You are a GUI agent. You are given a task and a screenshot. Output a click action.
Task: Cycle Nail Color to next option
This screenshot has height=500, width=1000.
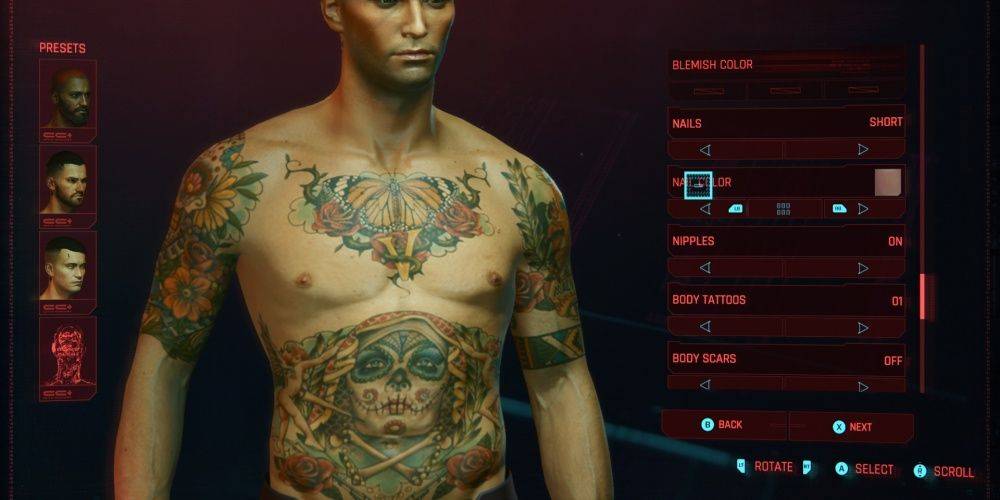click(863, 209)
